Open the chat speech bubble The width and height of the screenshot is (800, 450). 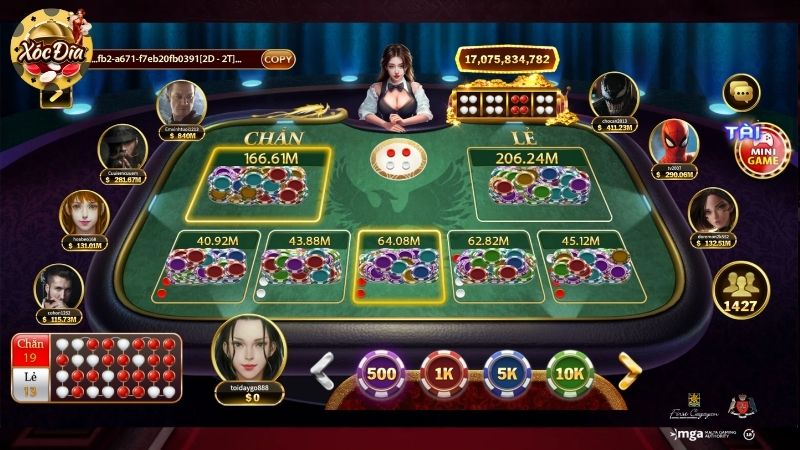[741, 93]
